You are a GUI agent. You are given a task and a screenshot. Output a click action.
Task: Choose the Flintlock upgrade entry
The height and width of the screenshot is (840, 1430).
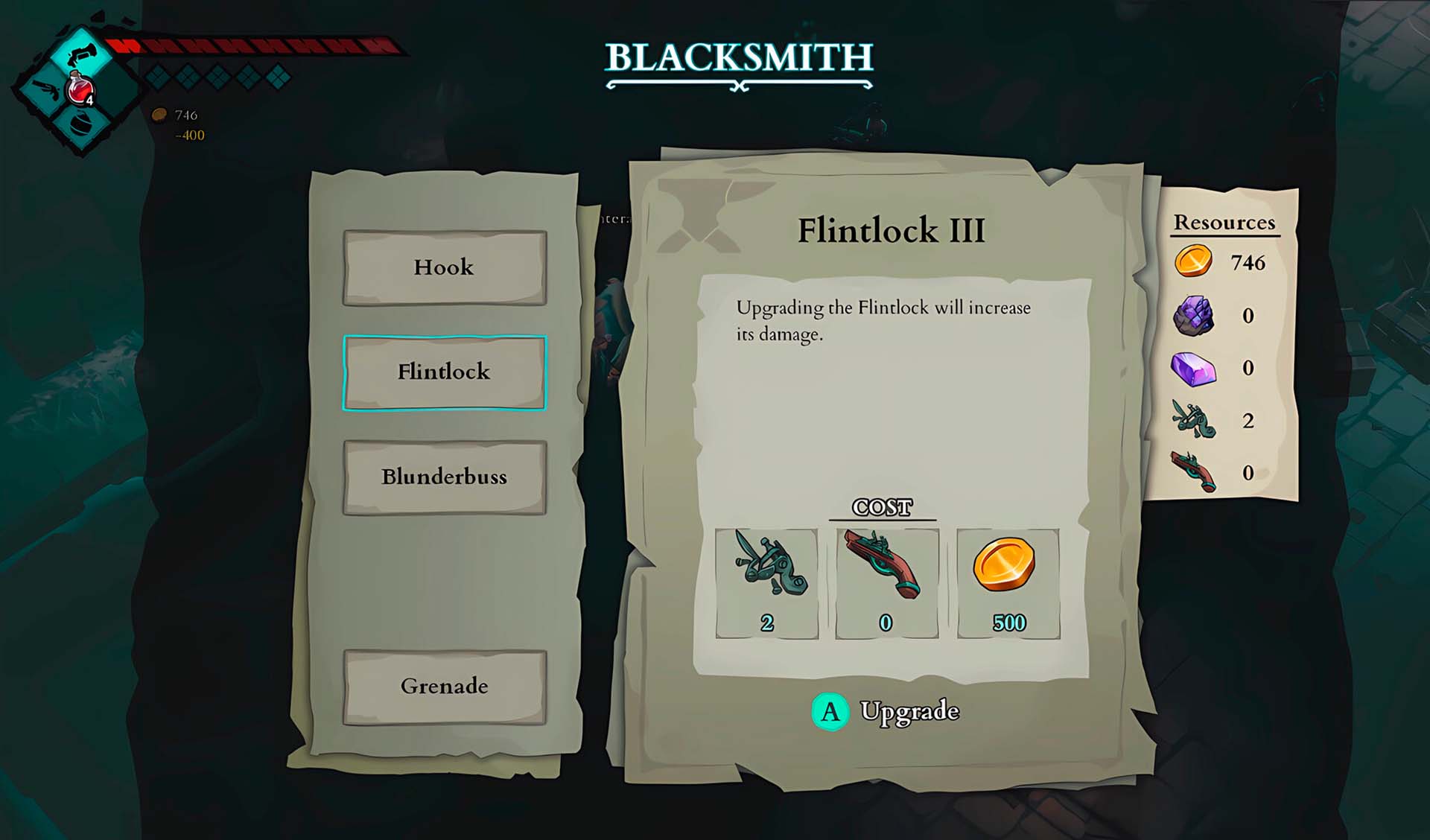[x=445, y=372]
